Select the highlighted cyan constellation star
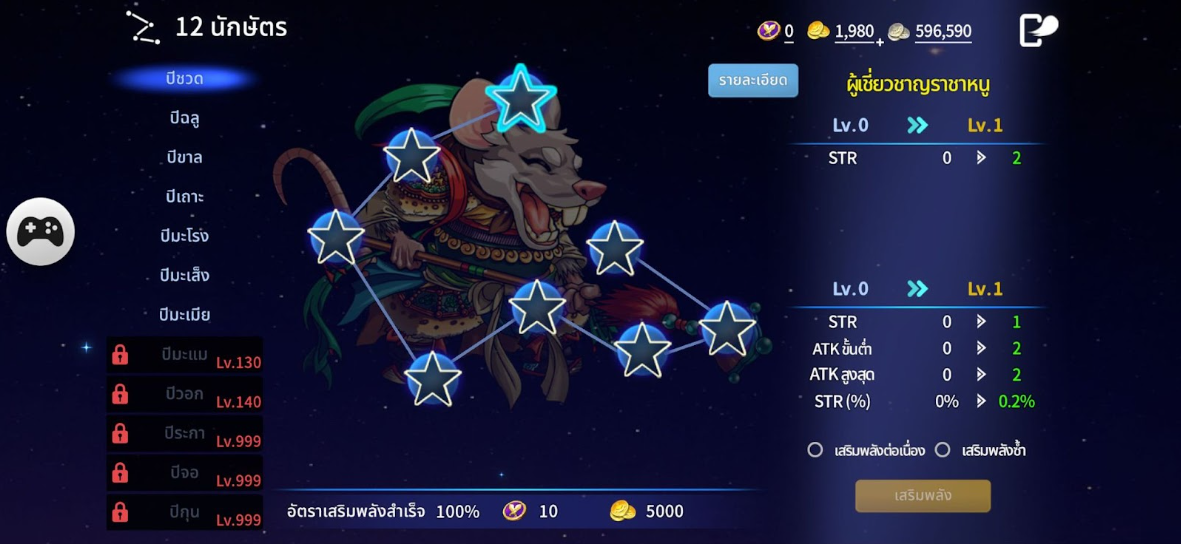The image size is (1181, 544). point(520,99)
